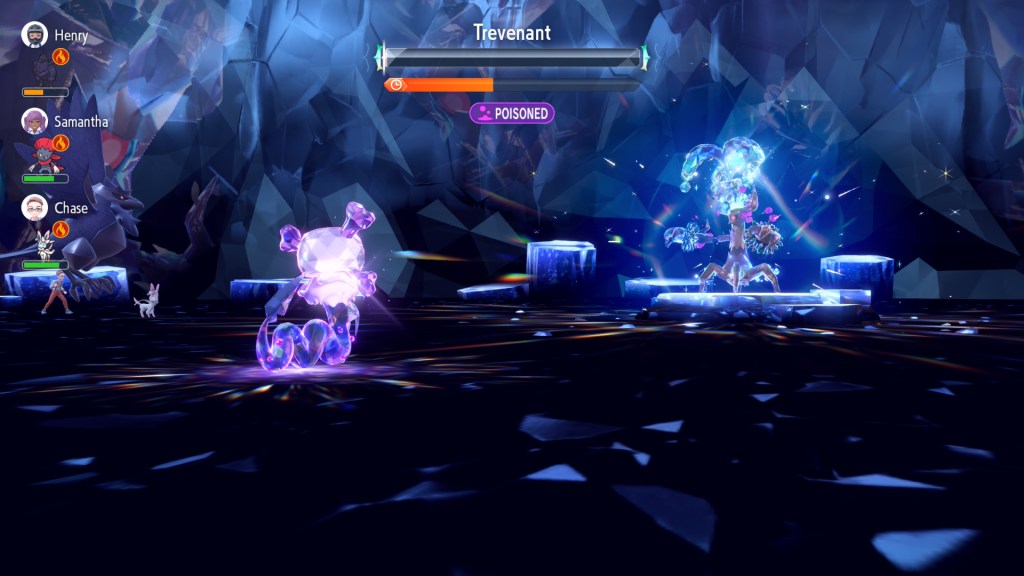
Task: Click Chase's Sylveon party icon
Action: tap(43, 243)
